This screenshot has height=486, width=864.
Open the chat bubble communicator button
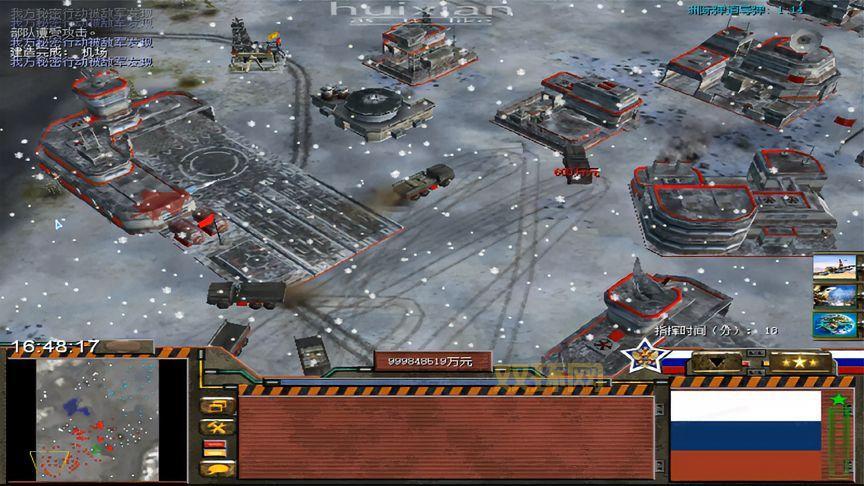click(217, 468)
